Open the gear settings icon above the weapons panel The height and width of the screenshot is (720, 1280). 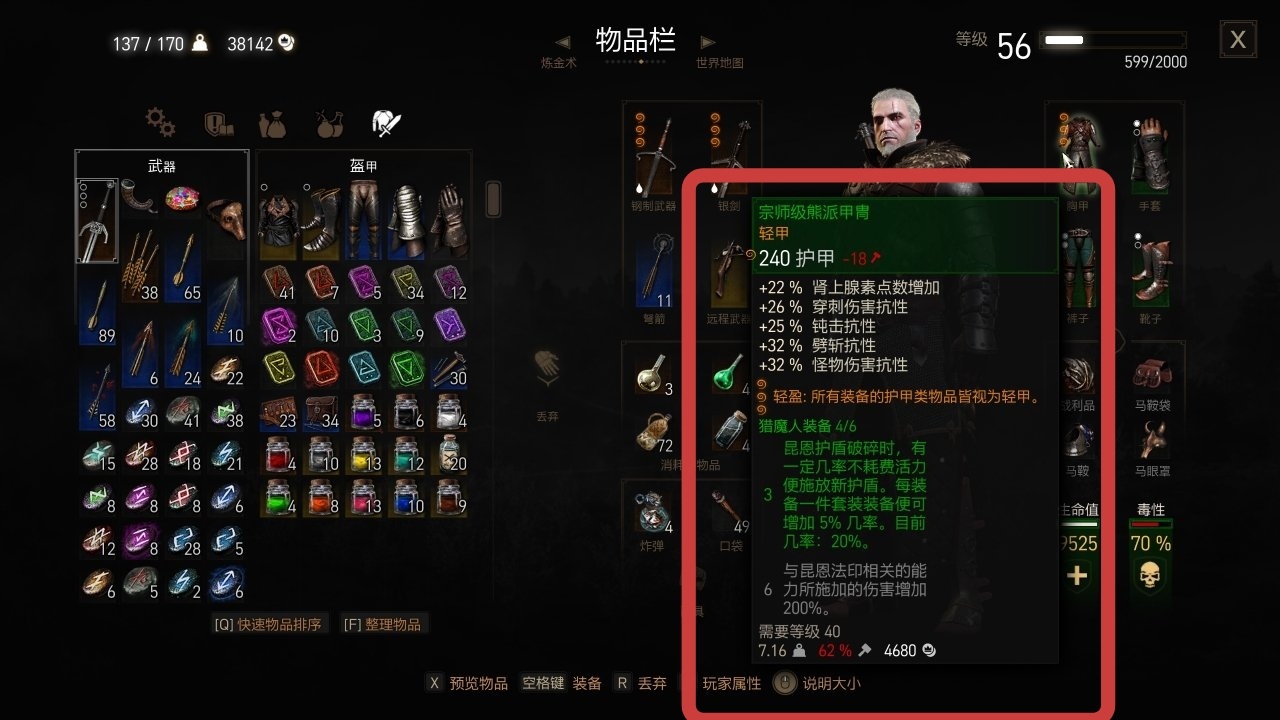pos(160,121)
